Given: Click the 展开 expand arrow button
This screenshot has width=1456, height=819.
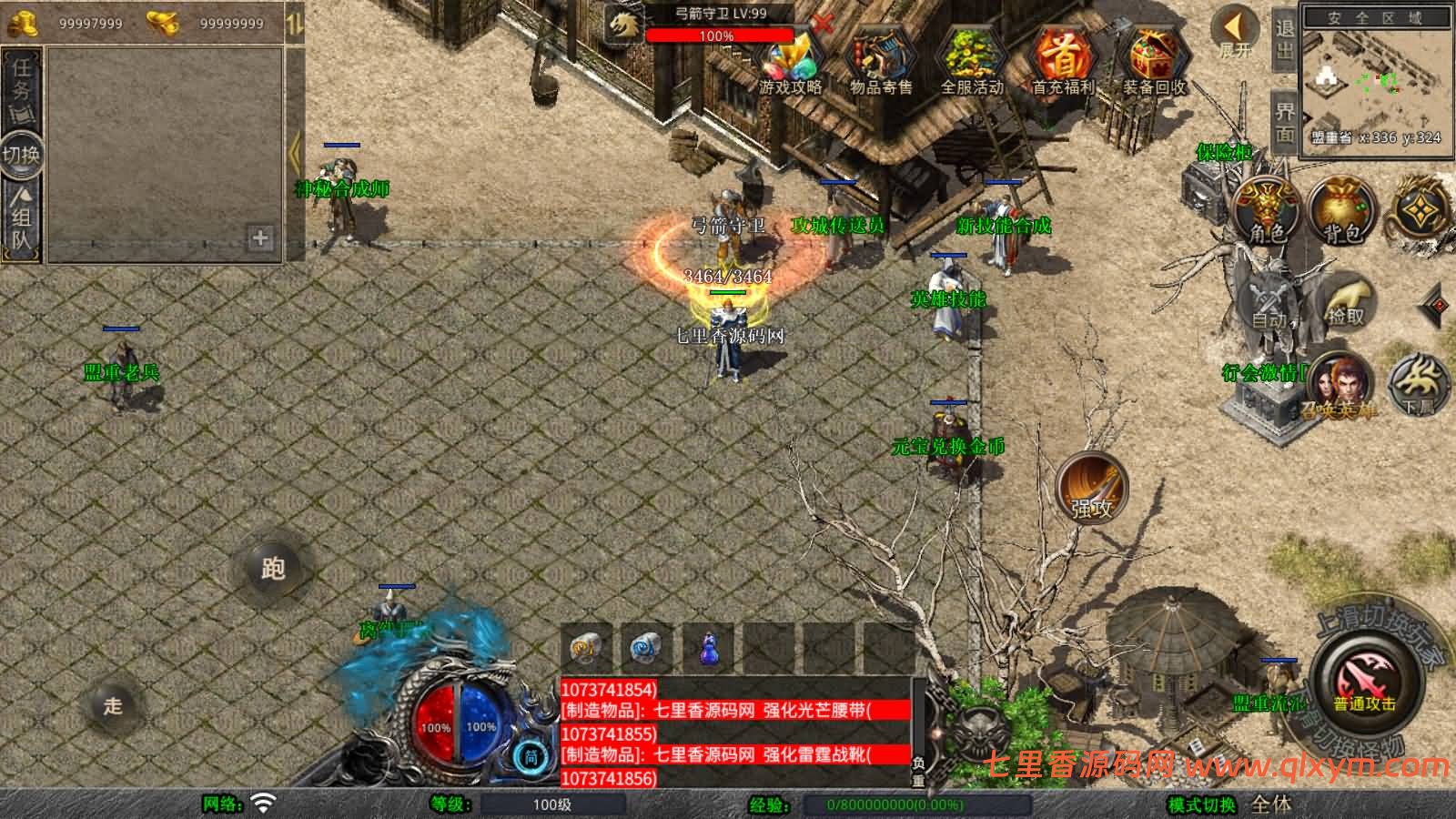Looking at the screenshot, I should click(x=1236, y=32).
